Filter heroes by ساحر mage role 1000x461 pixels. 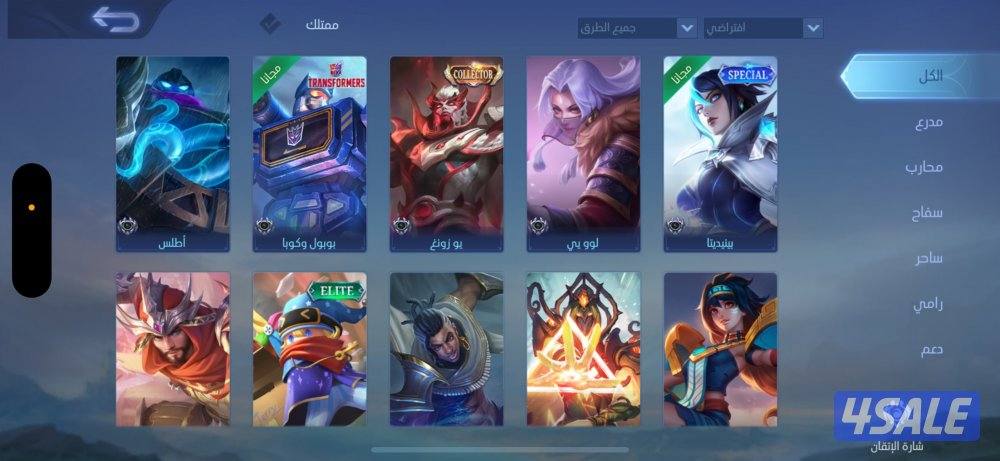click(x=928, y=258)
